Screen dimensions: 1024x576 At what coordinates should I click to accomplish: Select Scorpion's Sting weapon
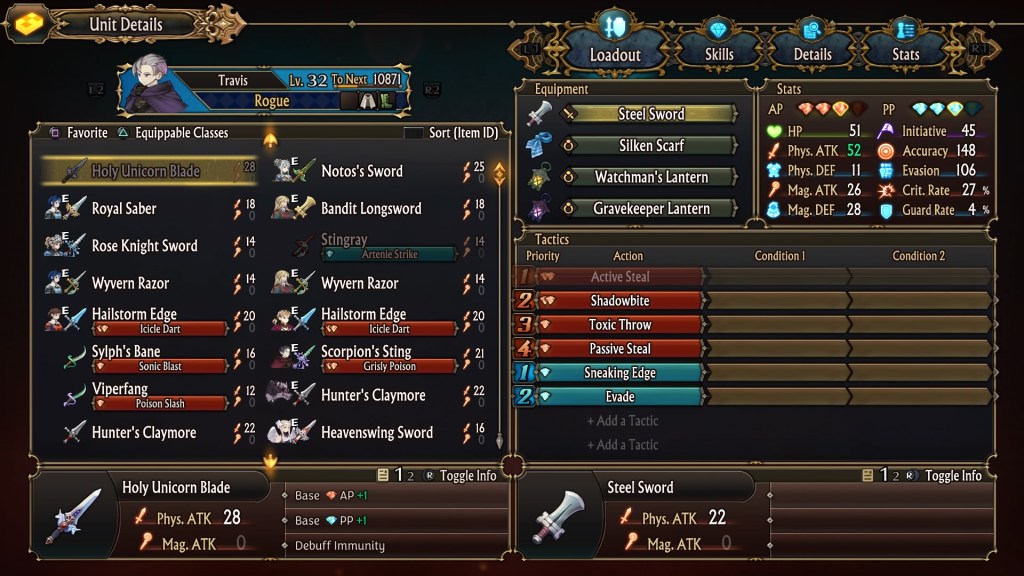[366, 352]
